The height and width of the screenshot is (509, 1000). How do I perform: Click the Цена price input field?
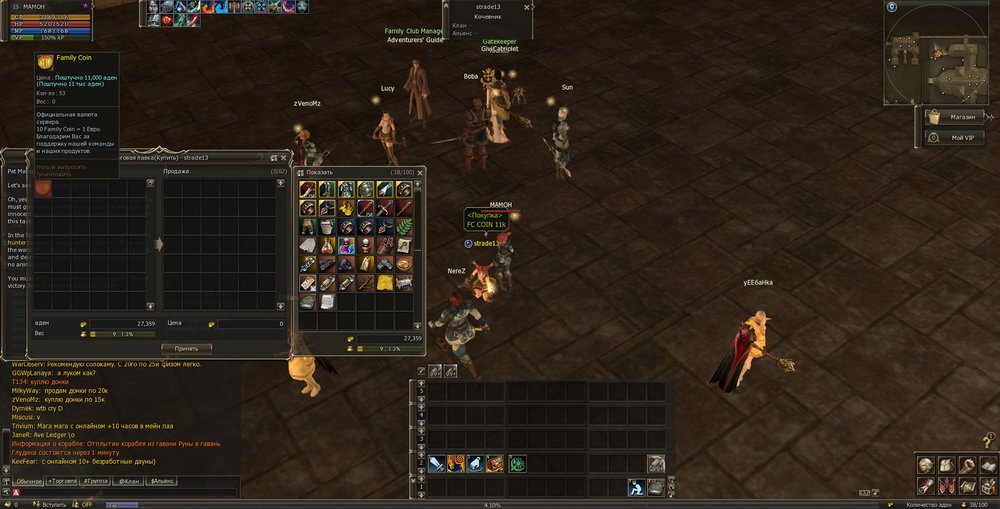(x=252, y=324)
